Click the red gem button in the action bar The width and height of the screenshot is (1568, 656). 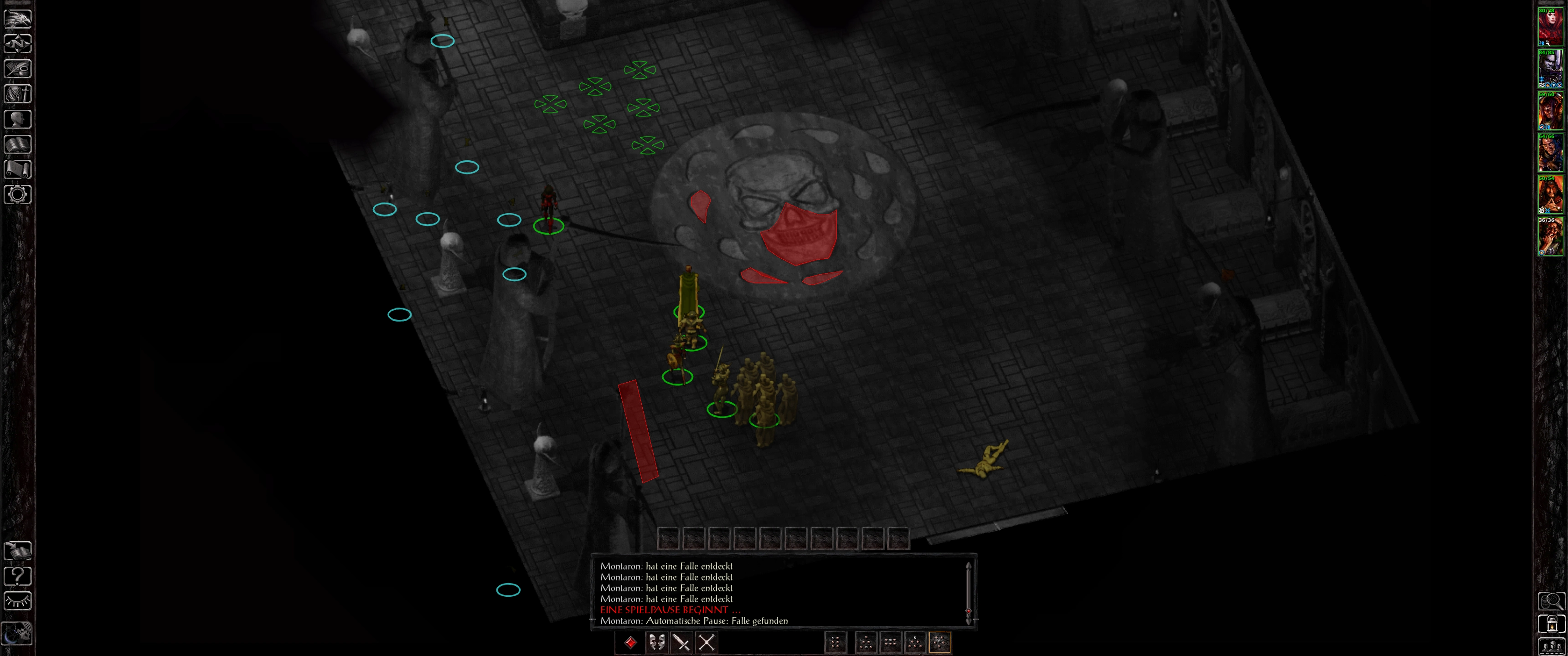[x=630, y=642]
